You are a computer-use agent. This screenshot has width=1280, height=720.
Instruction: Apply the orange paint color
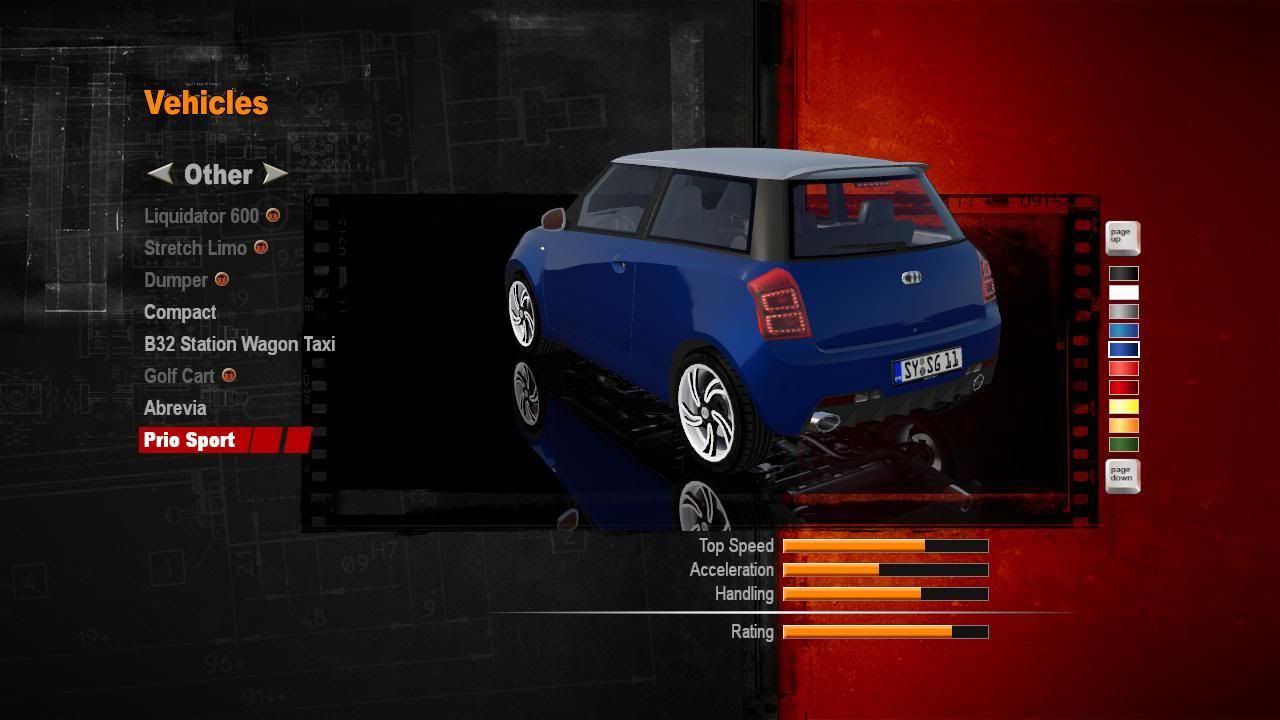click(1123, 426)
